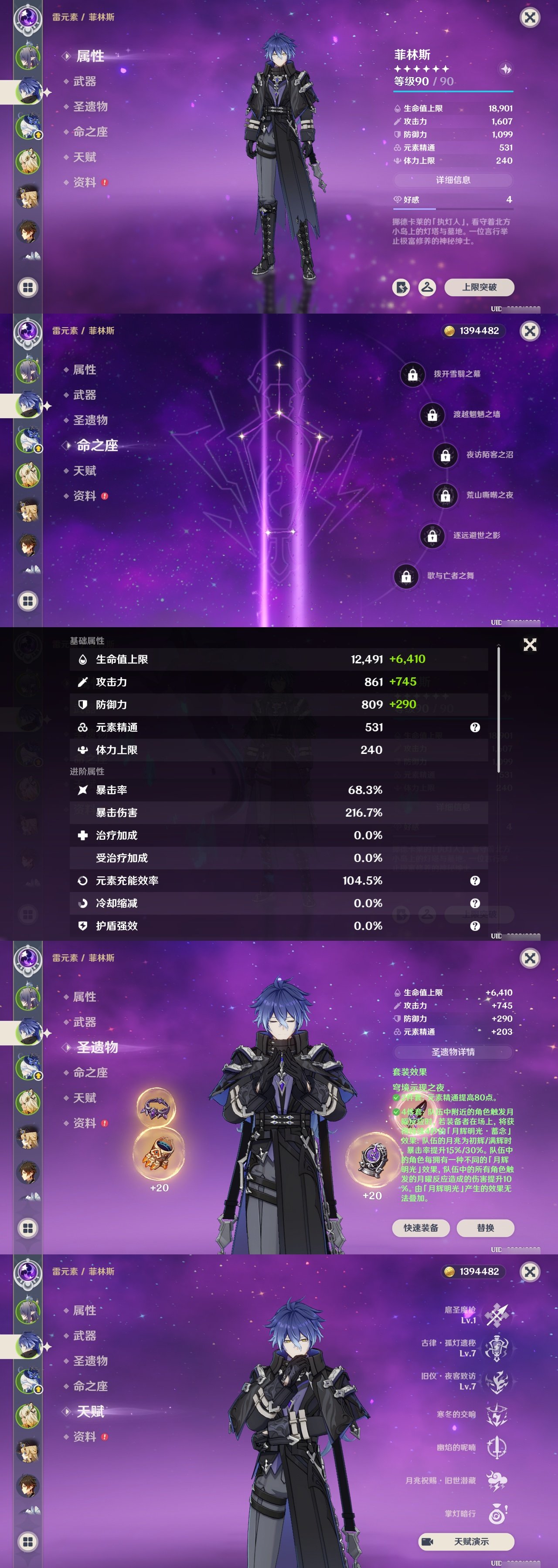
Task: Select the green-ringed character avatar in the sidebar
Action: pos(29,57)
